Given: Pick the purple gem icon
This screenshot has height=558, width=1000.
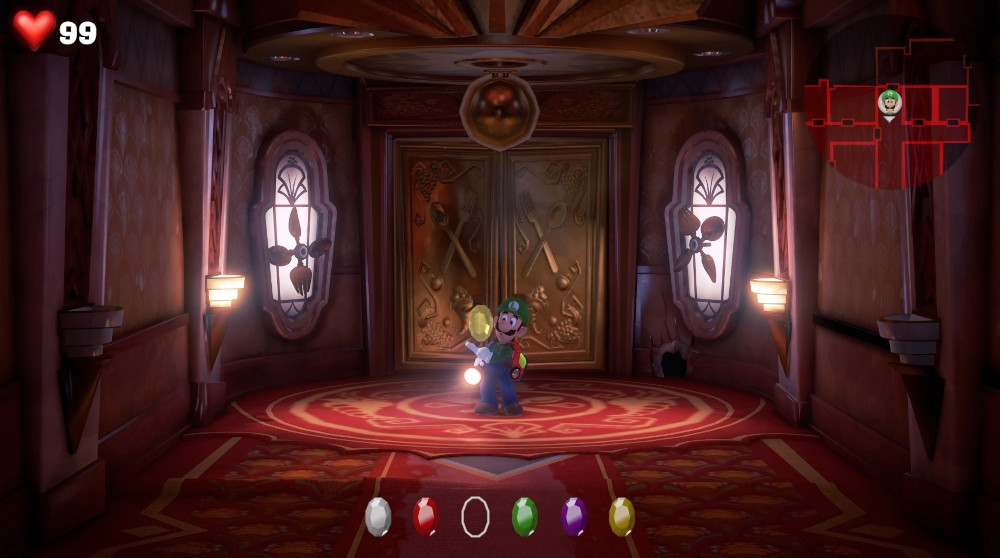Looking at the screenshot, I should click(x=574, y=516).
